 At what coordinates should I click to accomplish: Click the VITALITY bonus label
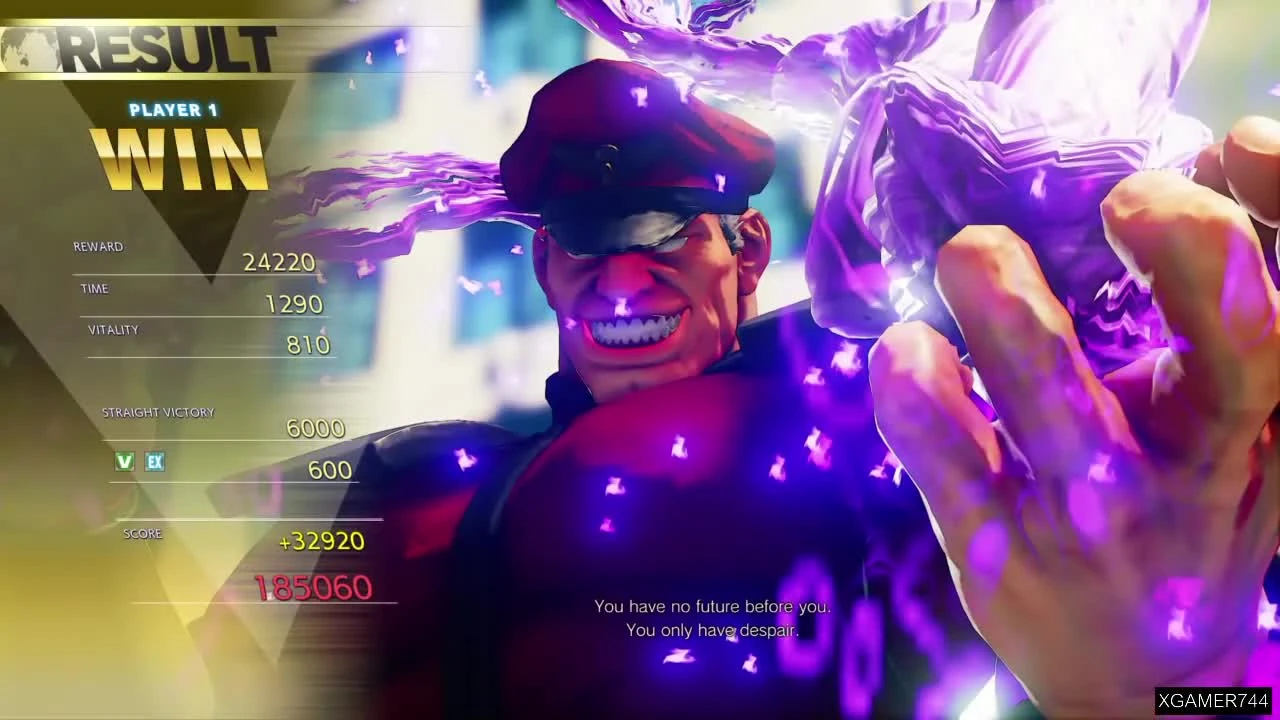(x=112, y=329)
